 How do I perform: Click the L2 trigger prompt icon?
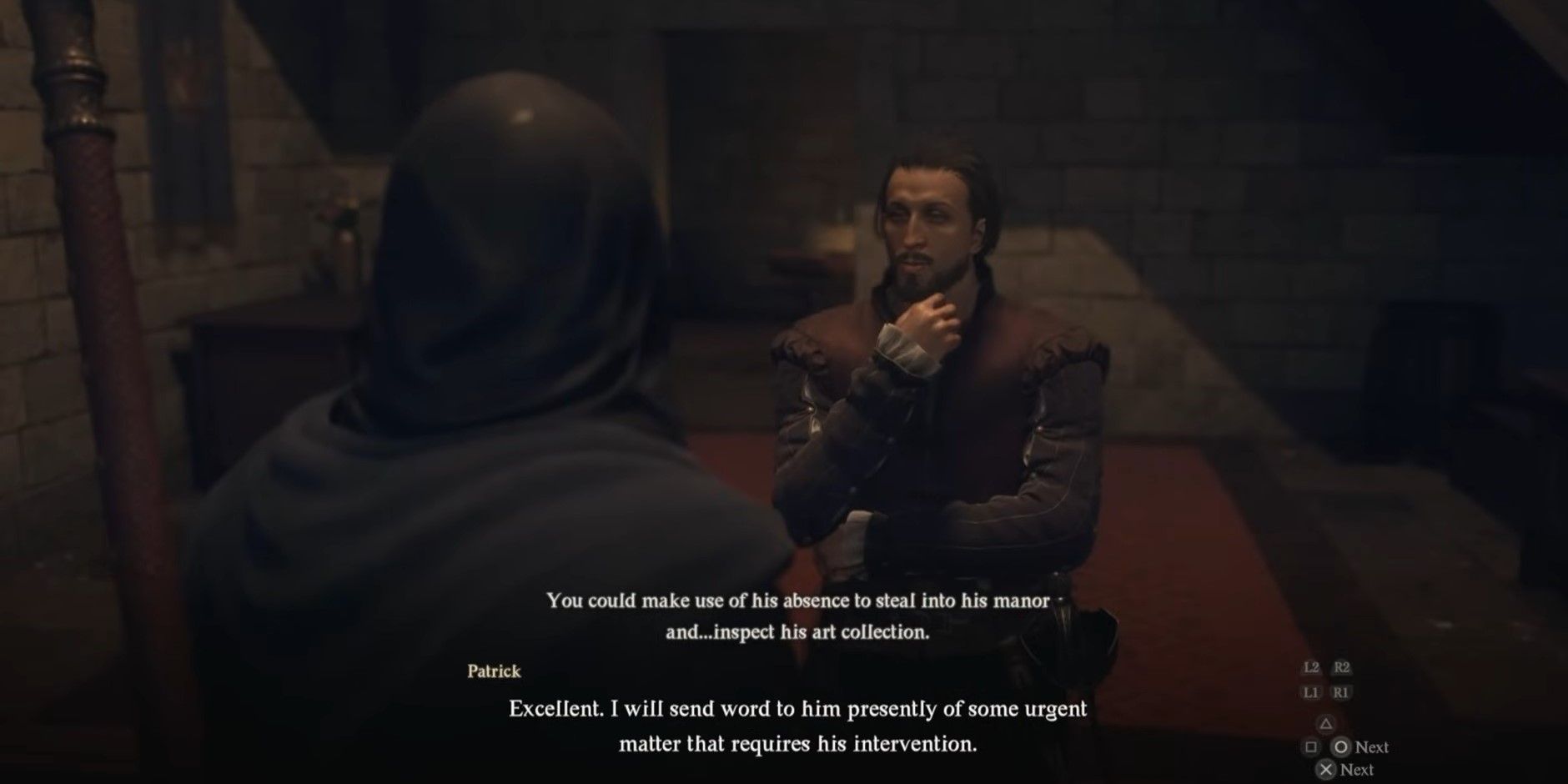(1312, 667)
